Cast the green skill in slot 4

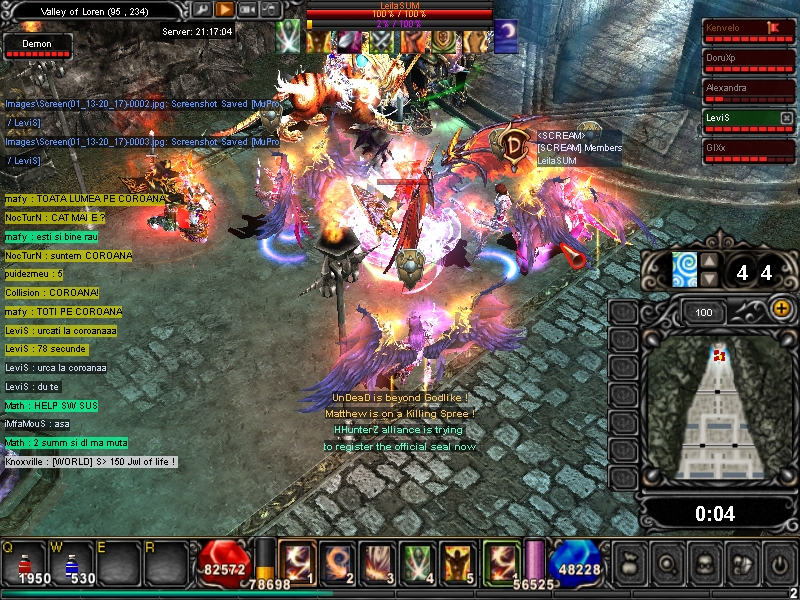[416, 561]
